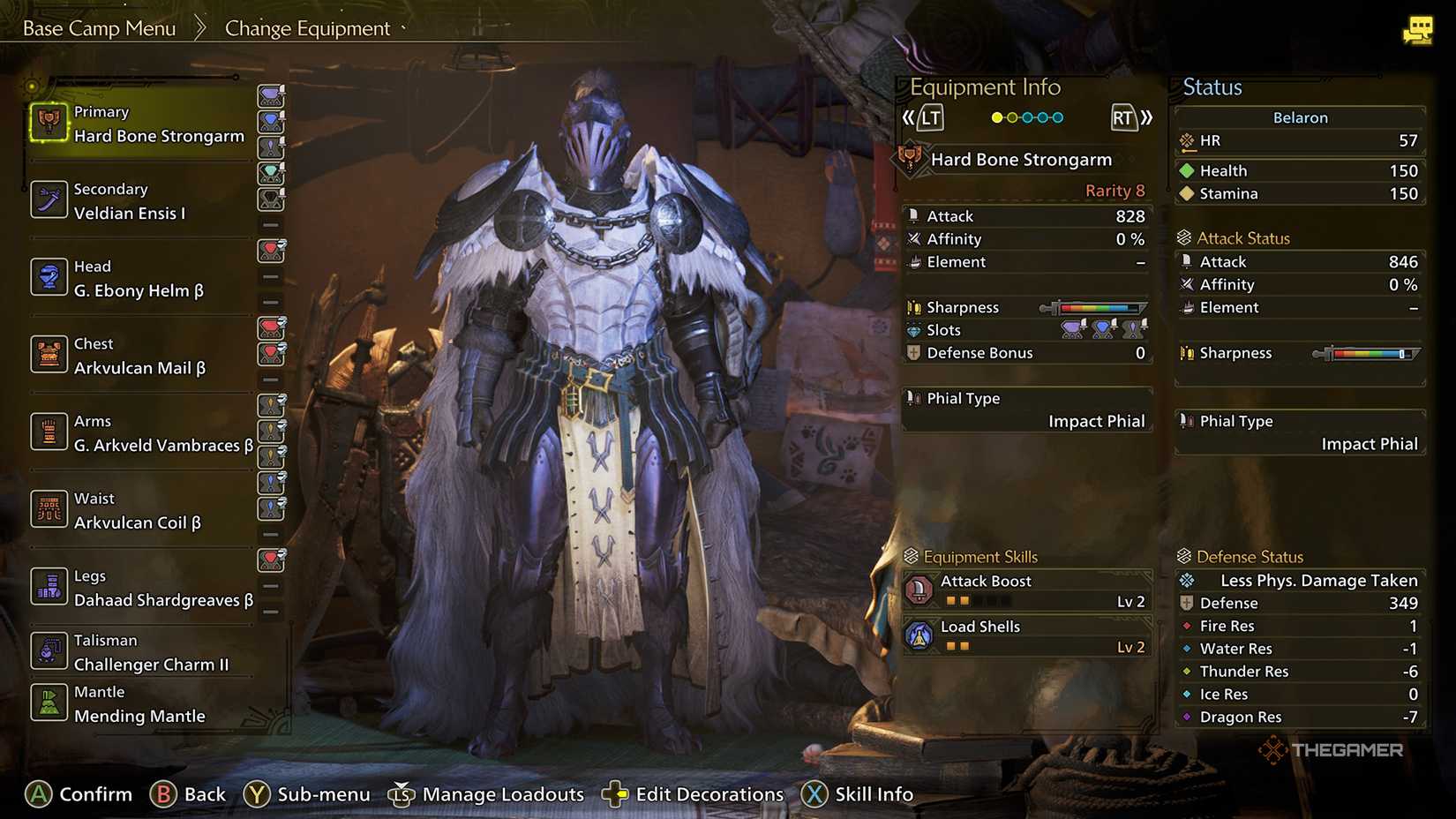
Task: Click the Dahaad Shardgreaves legs armor icon
Action: (49, 586)
